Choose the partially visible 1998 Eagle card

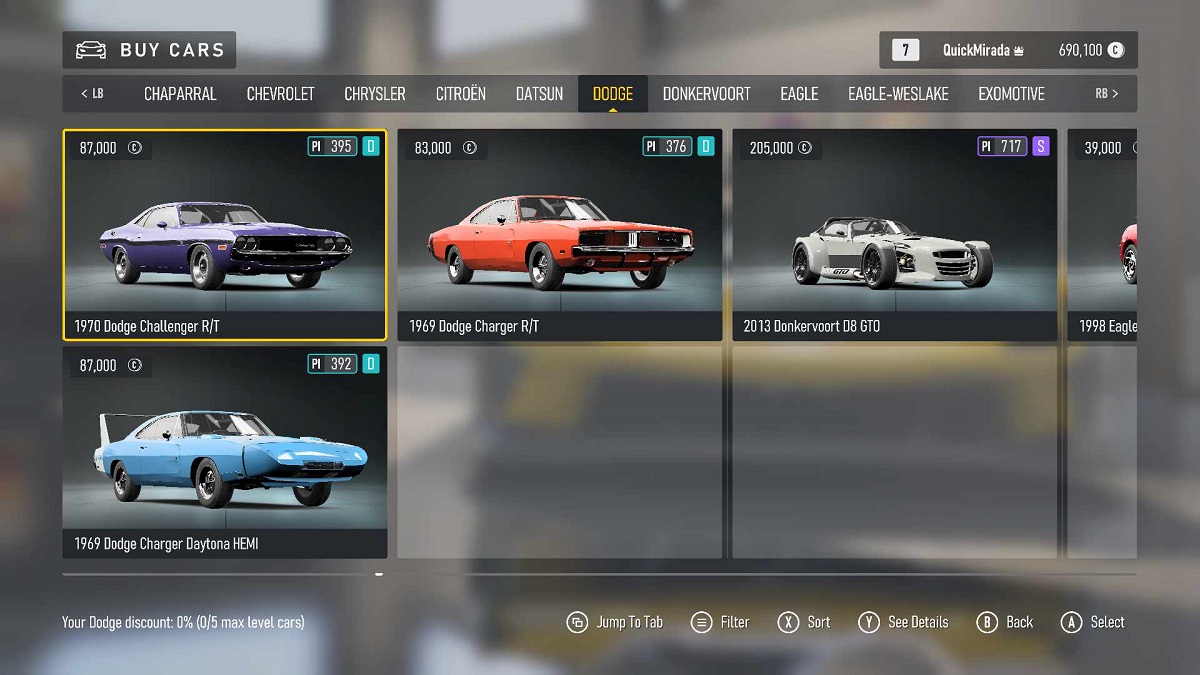tap(1102, 235)
